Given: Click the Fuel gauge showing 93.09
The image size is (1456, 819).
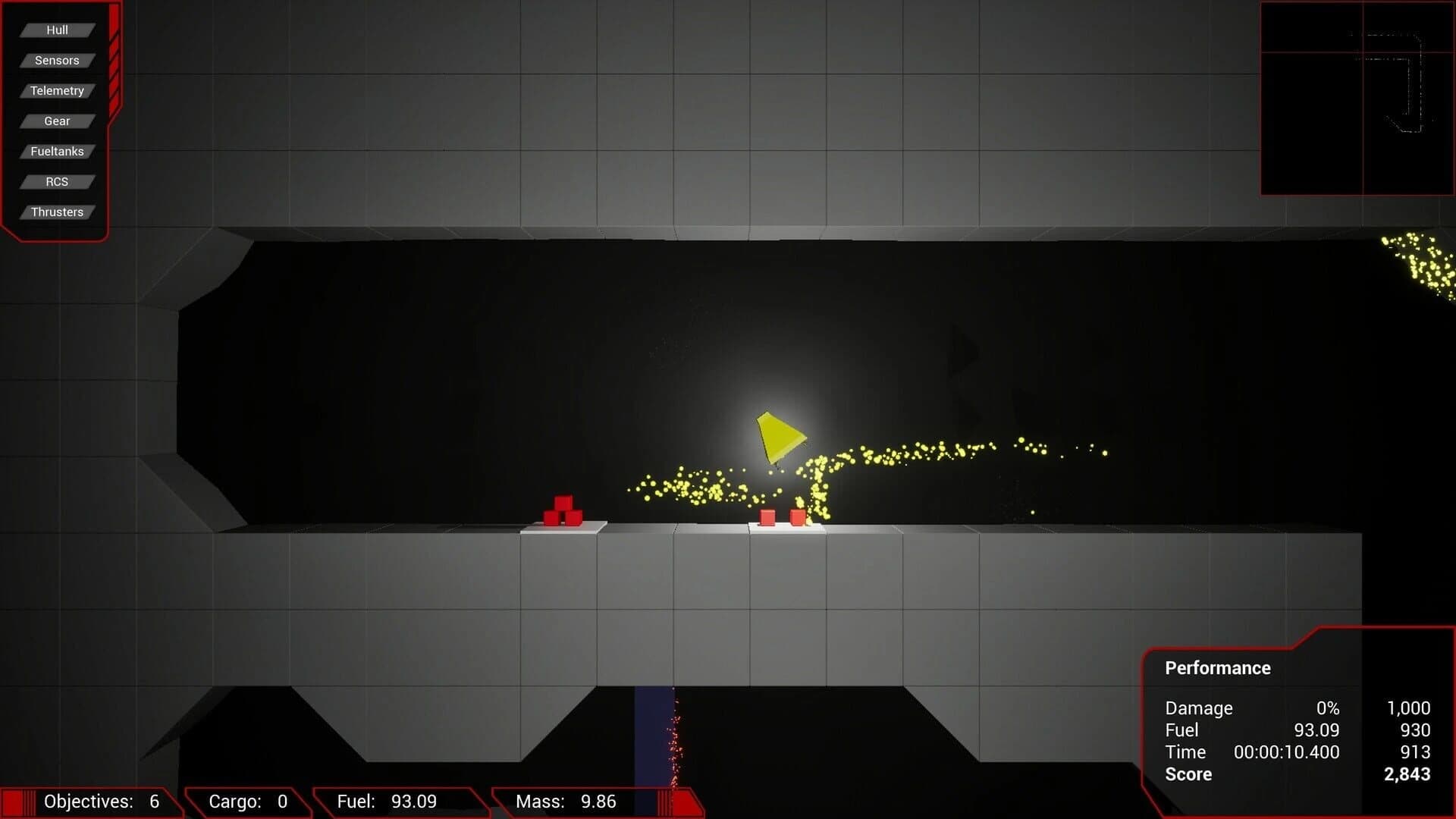Looking at the screenshot, I should click(387, 801).
